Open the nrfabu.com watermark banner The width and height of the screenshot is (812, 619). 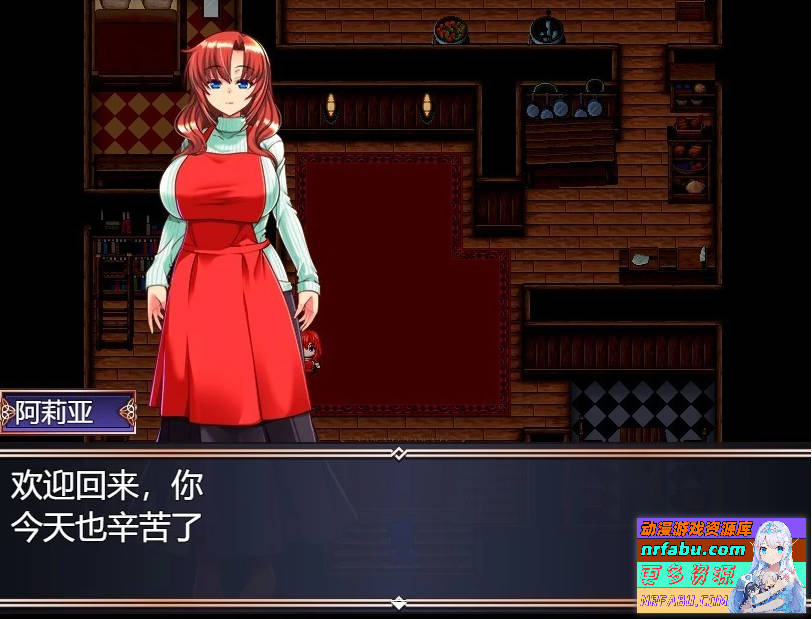pyautogui.click(x=720, y=565)
